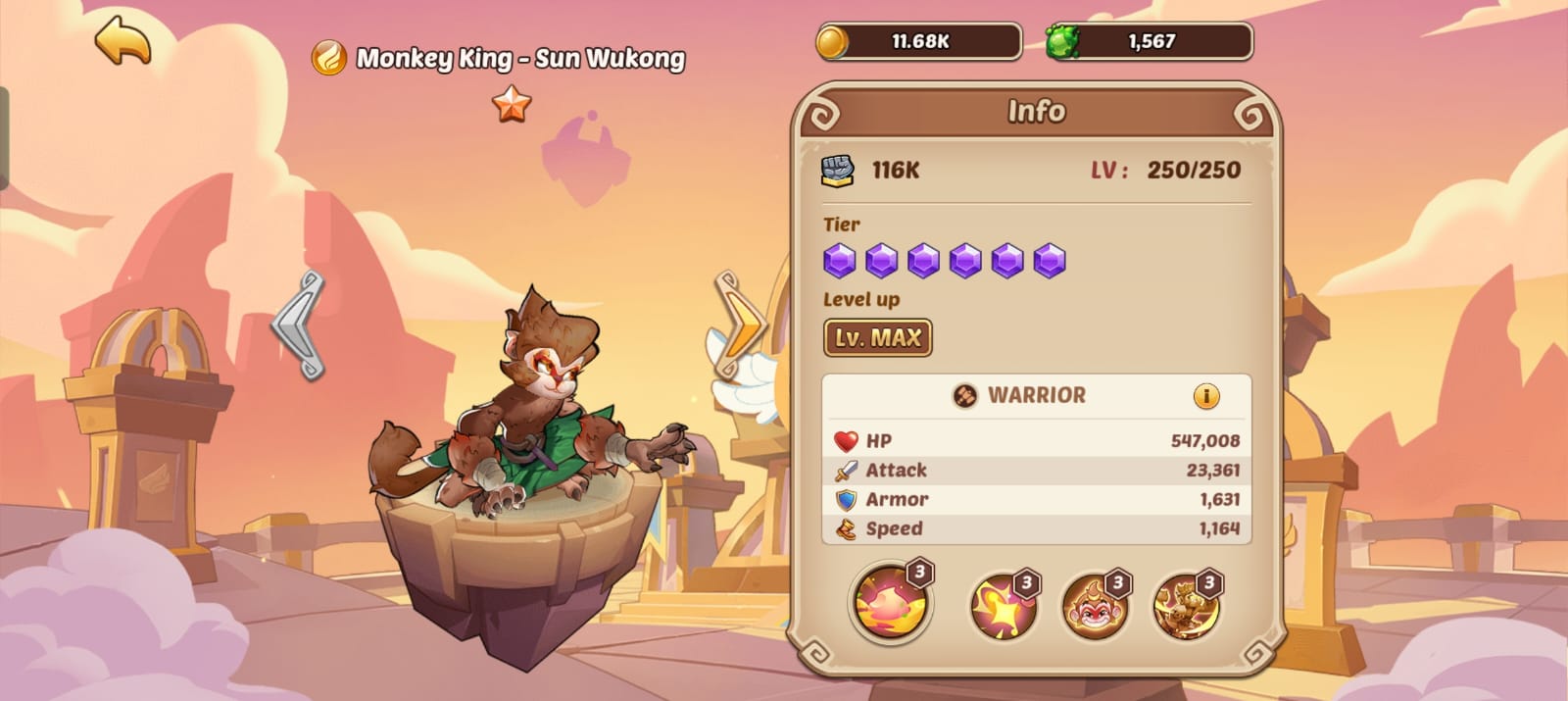Image resolution: width=1568 pixels, height=701 pixels.
Task: Tap the hero's orange star rating
Action: tap(512, 104)
